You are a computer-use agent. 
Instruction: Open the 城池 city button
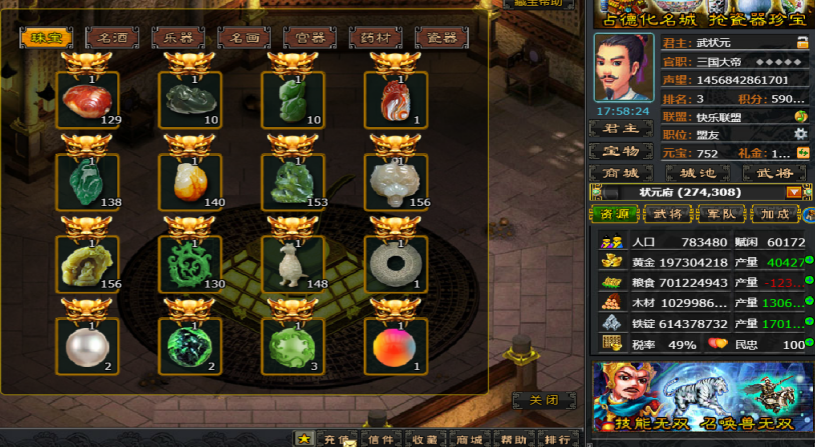[x=697, y=173]
